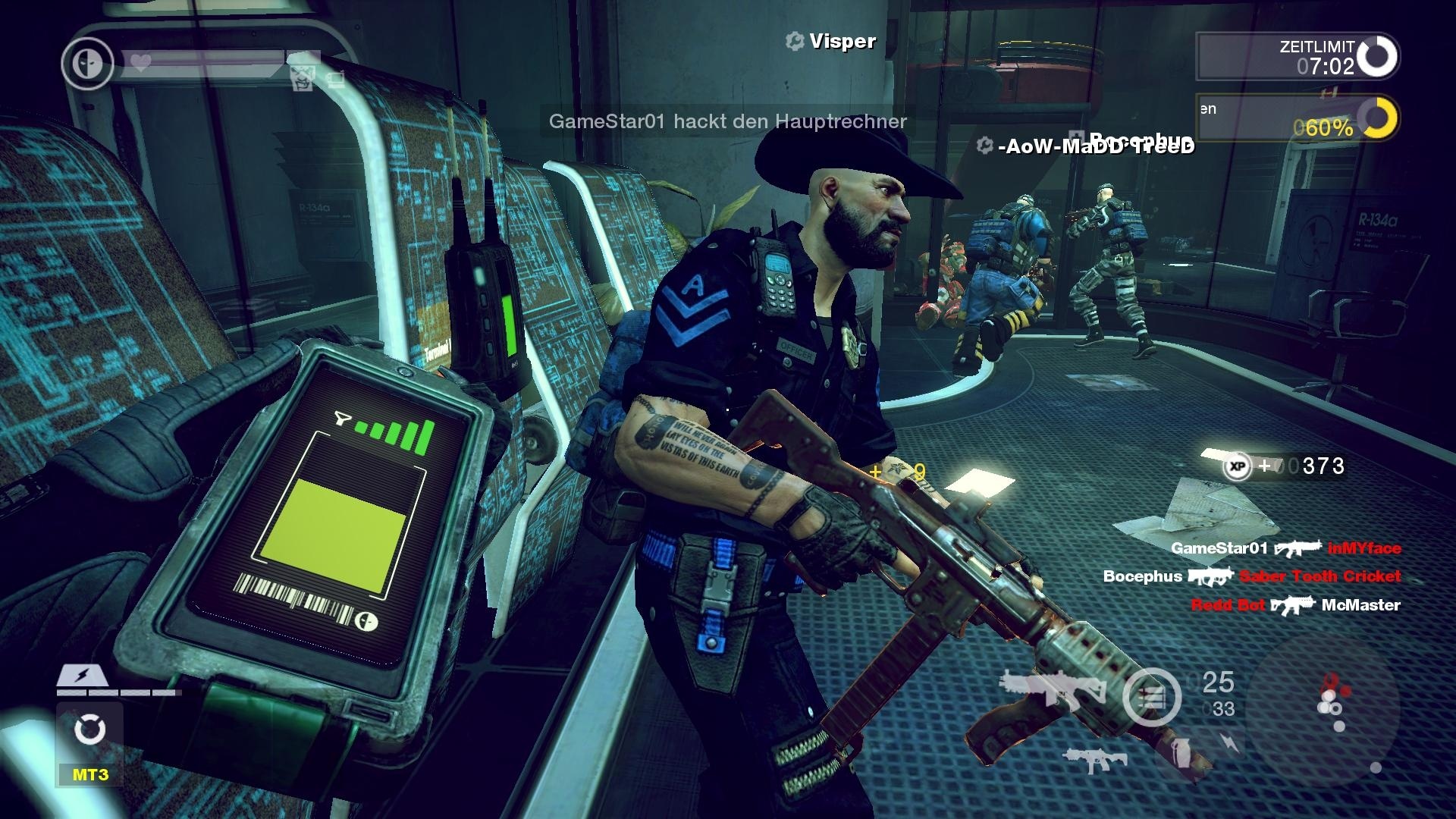The width and height of the screenshot is (1456, 819).
Task: Toggle the heart health indicator
Action: click(140, 63)
